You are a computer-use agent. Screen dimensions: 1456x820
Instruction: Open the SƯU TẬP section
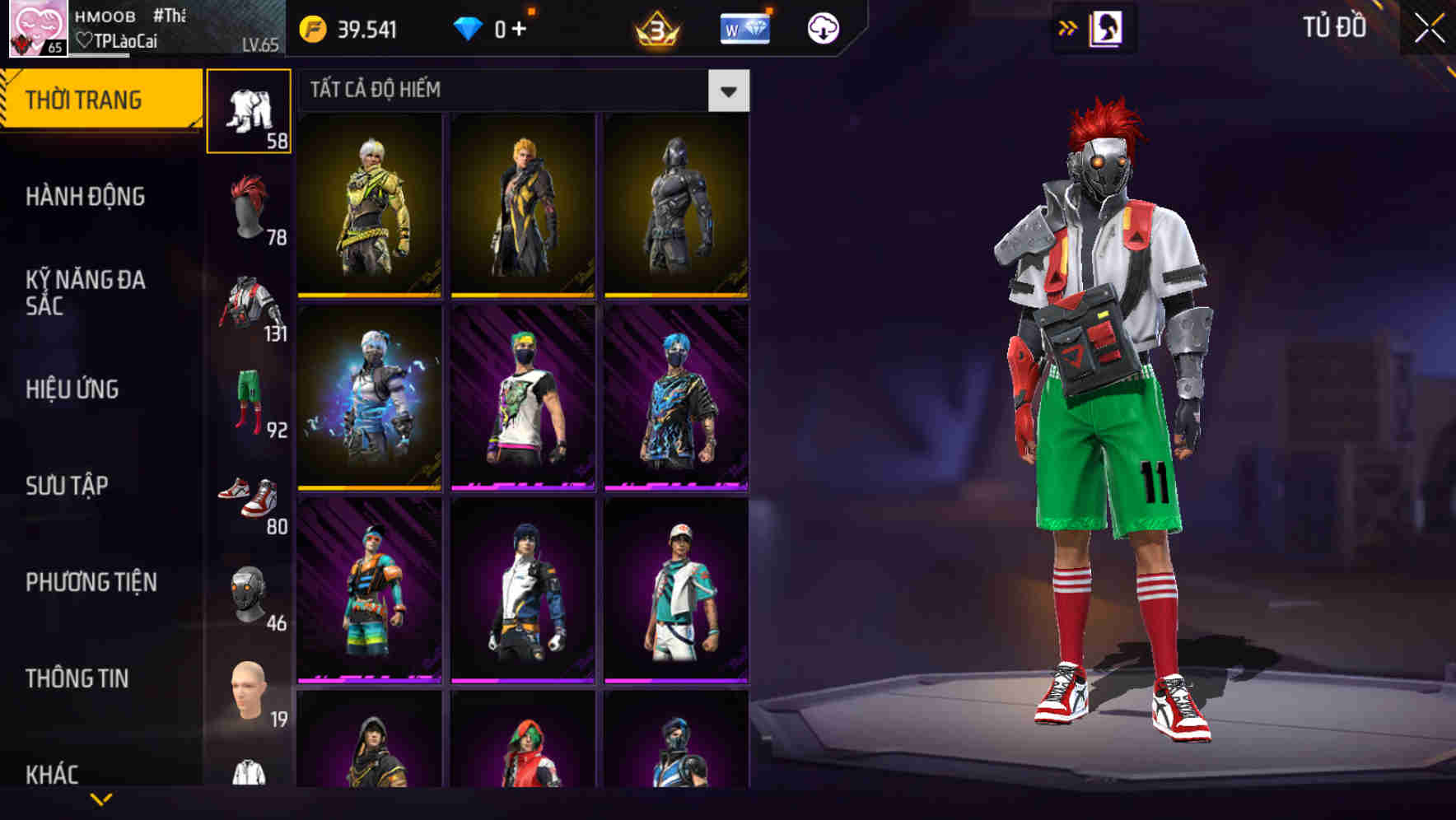tap(64, 486)
